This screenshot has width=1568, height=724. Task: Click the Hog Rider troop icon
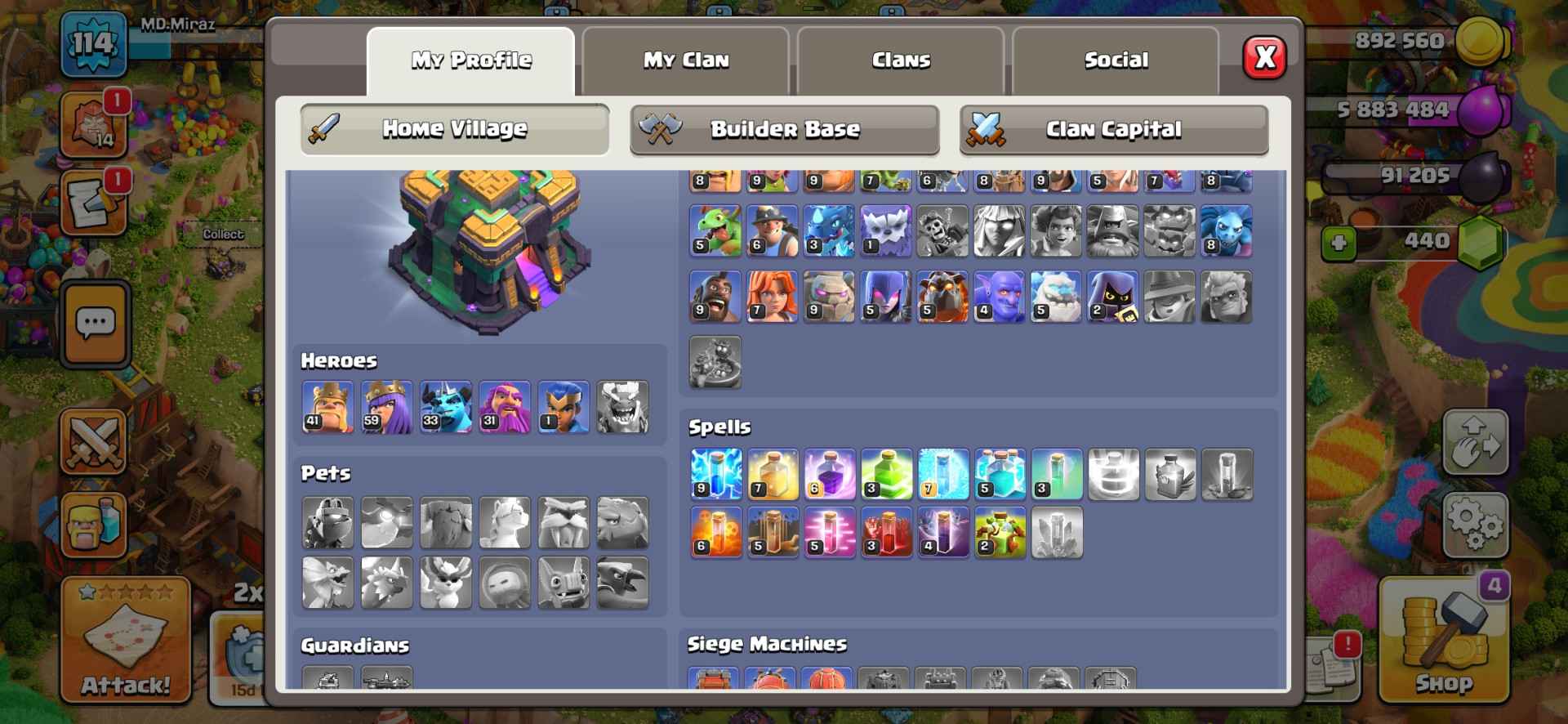716,297
